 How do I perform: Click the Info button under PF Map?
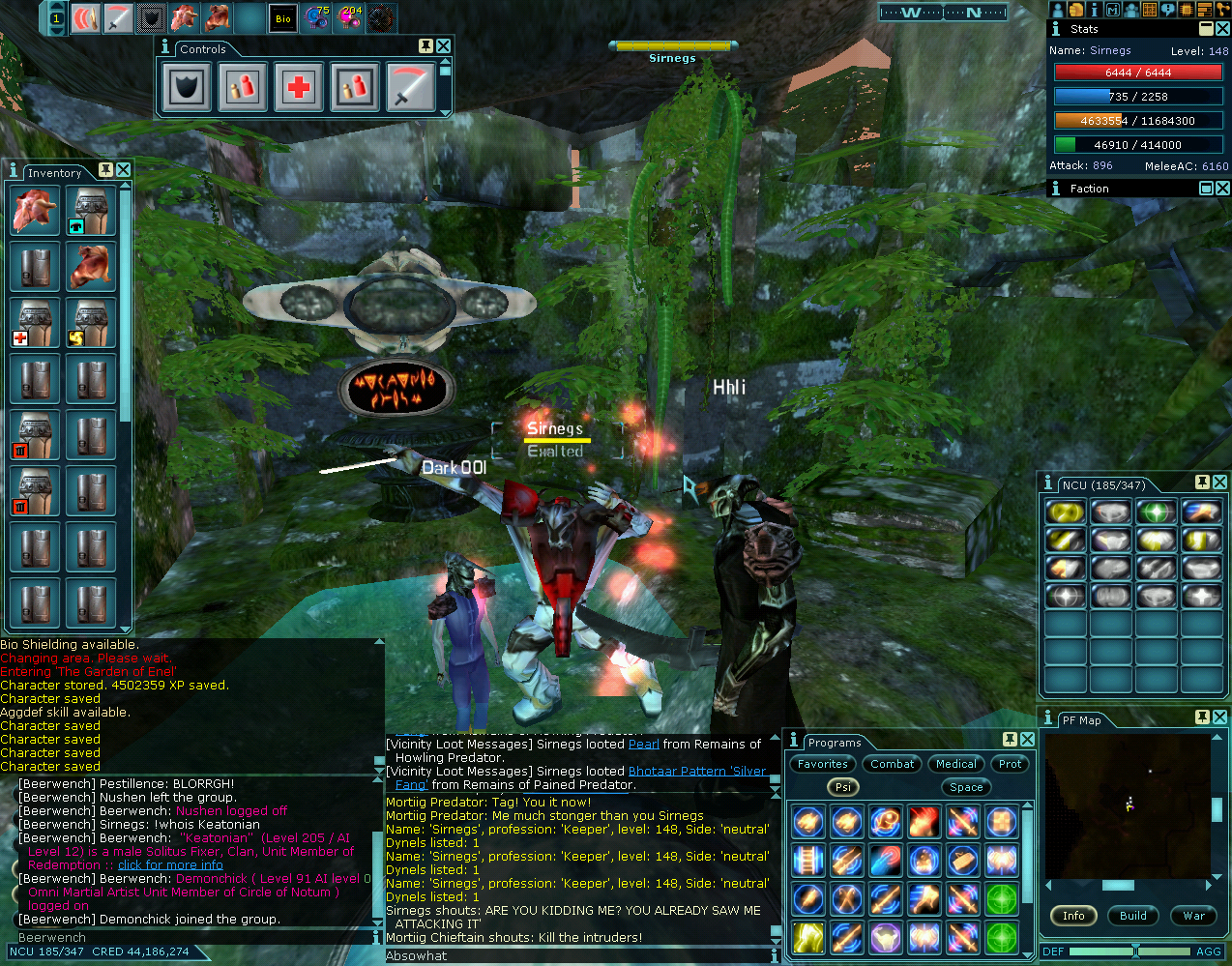[1073, 916]
